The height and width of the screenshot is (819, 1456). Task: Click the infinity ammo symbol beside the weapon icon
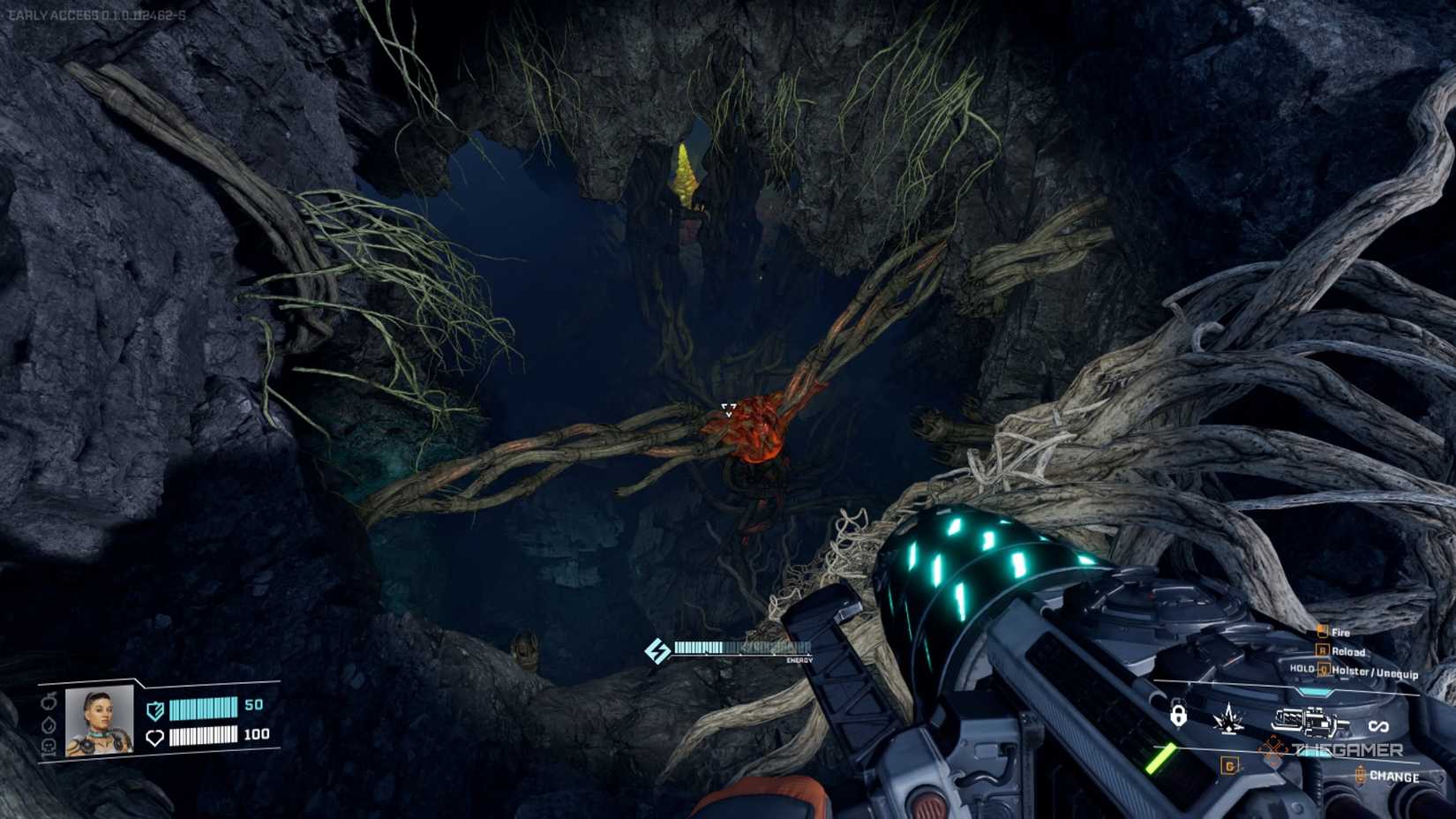[x=1378, y=725]
